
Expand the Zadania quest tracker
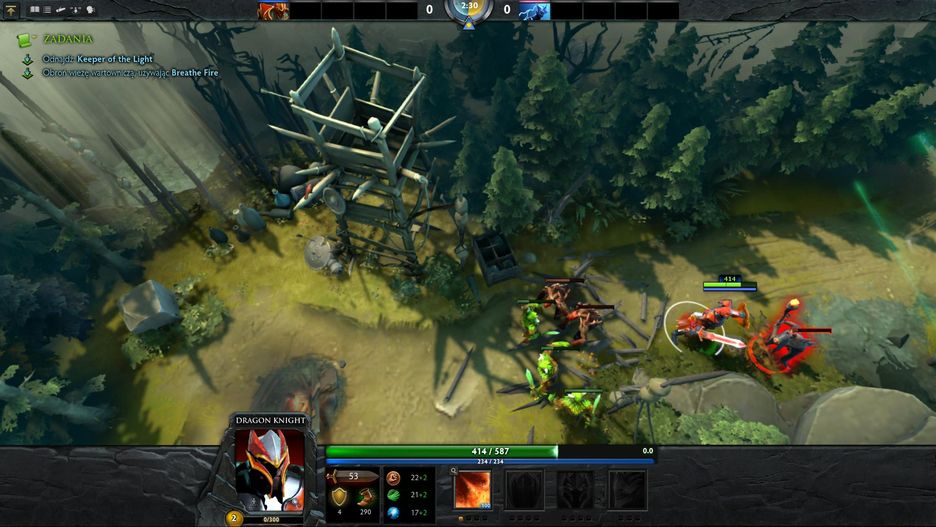coord(25,39)
